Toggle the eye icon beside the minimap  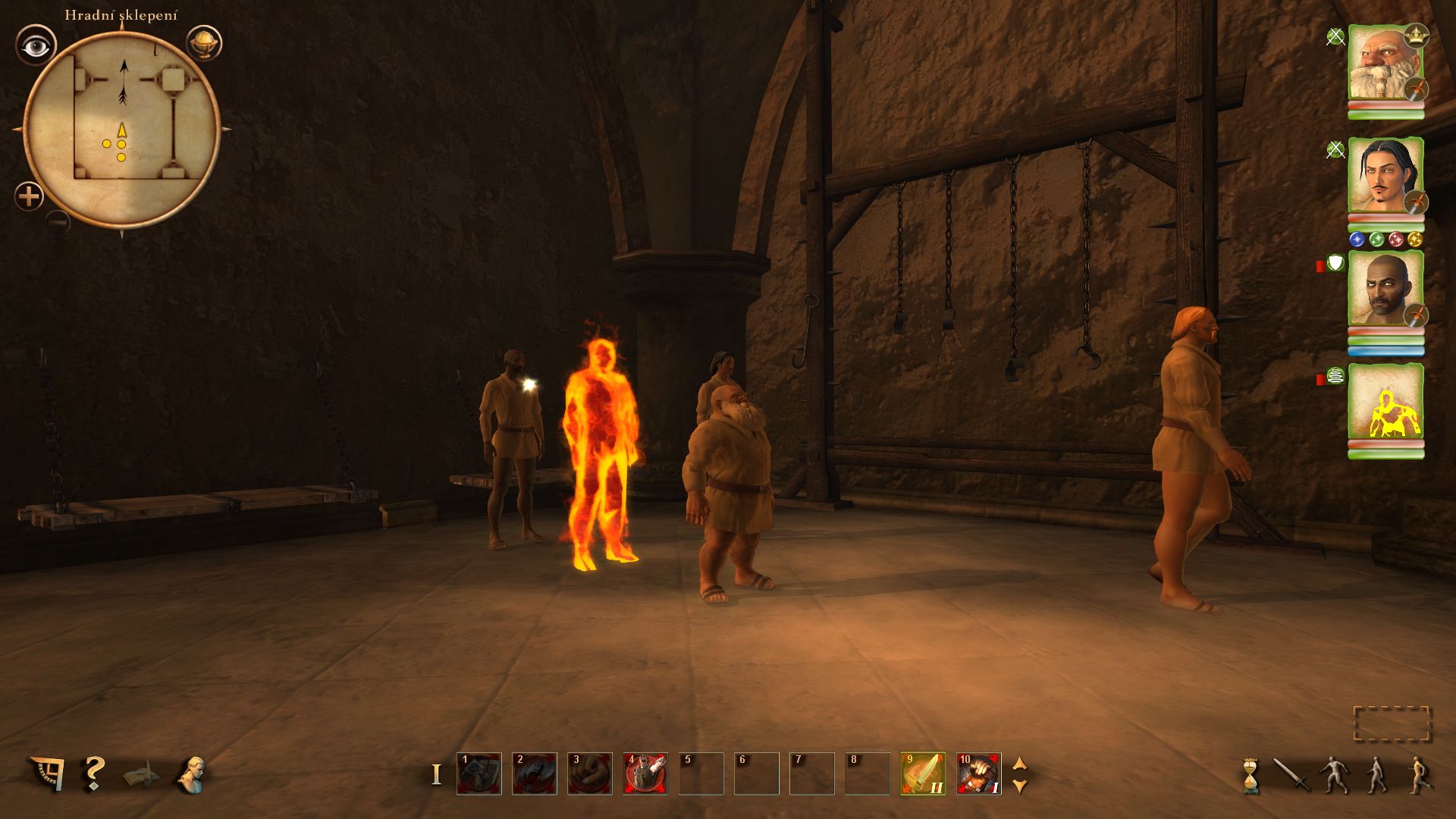pos(35,46)
